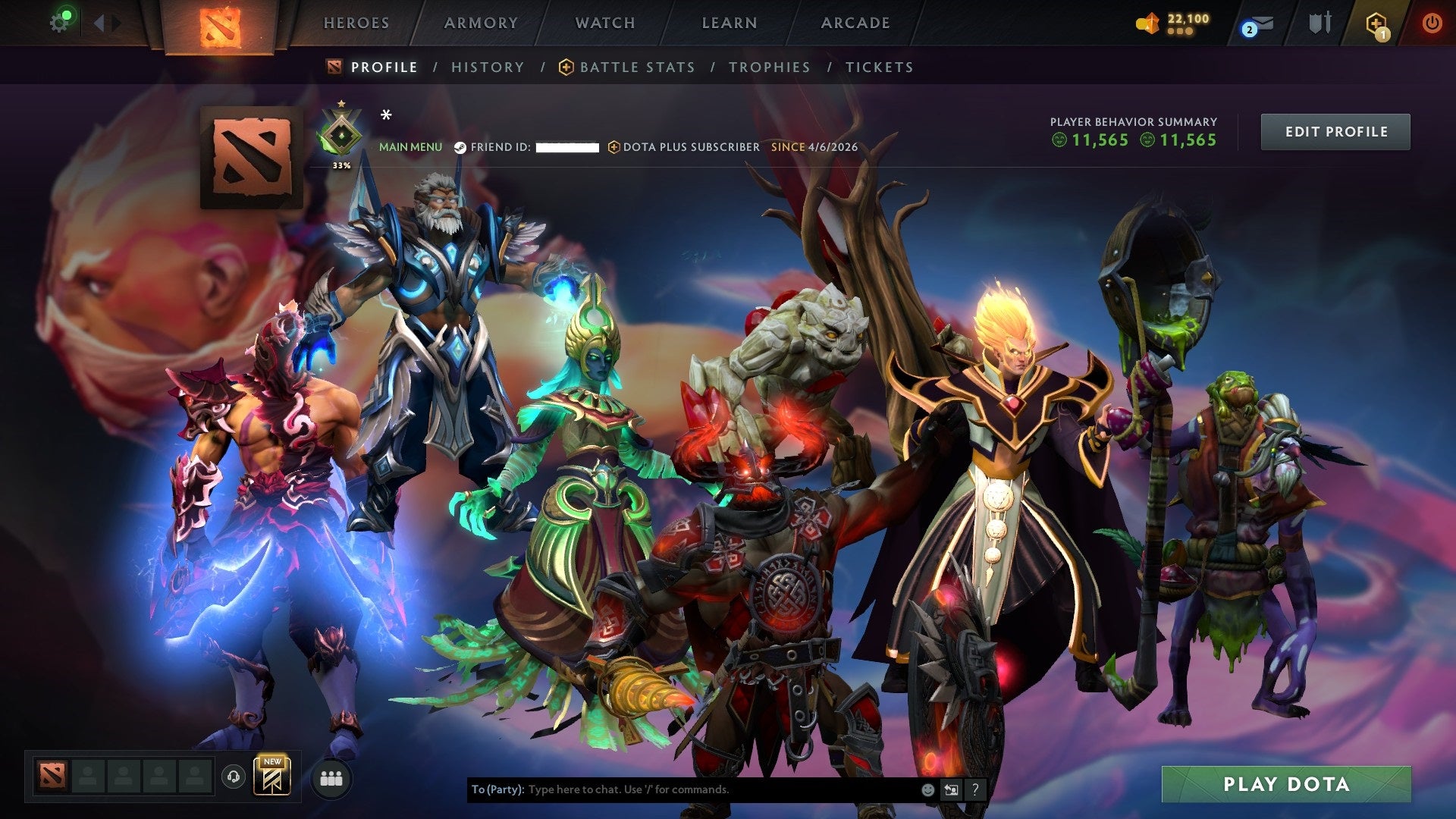The height and width of the screenshot is (819, 1456).
Task: Toggle the screenshot share icon near chat
Action: 950,789
